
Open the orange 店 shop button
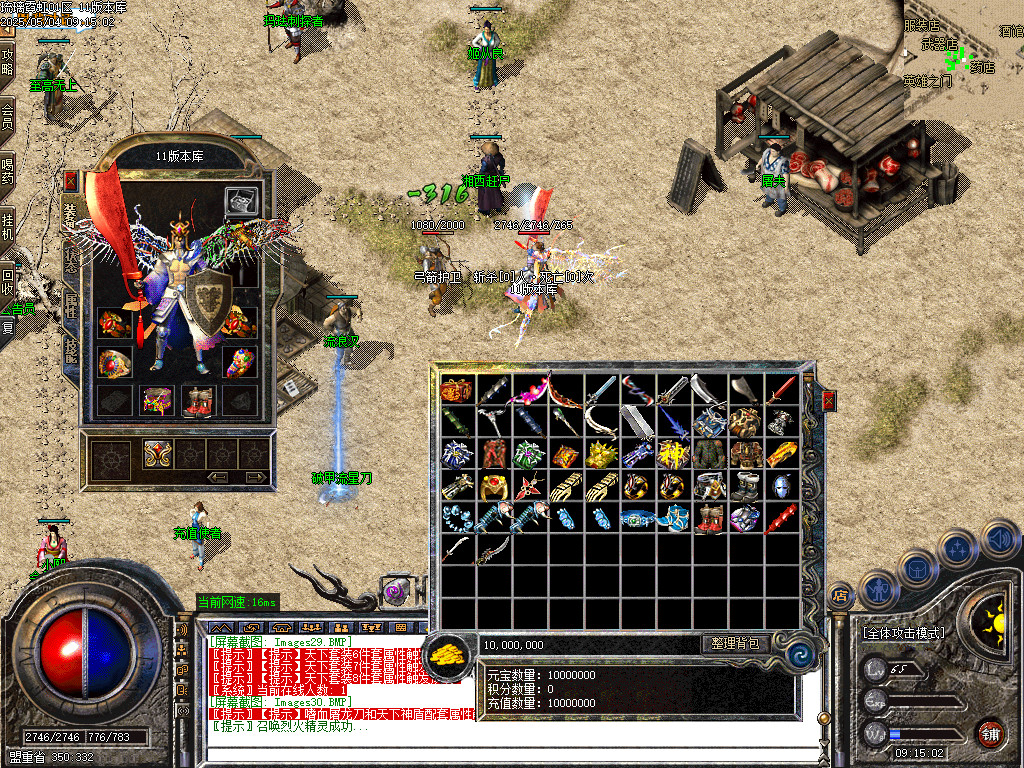tap(839, 594)
